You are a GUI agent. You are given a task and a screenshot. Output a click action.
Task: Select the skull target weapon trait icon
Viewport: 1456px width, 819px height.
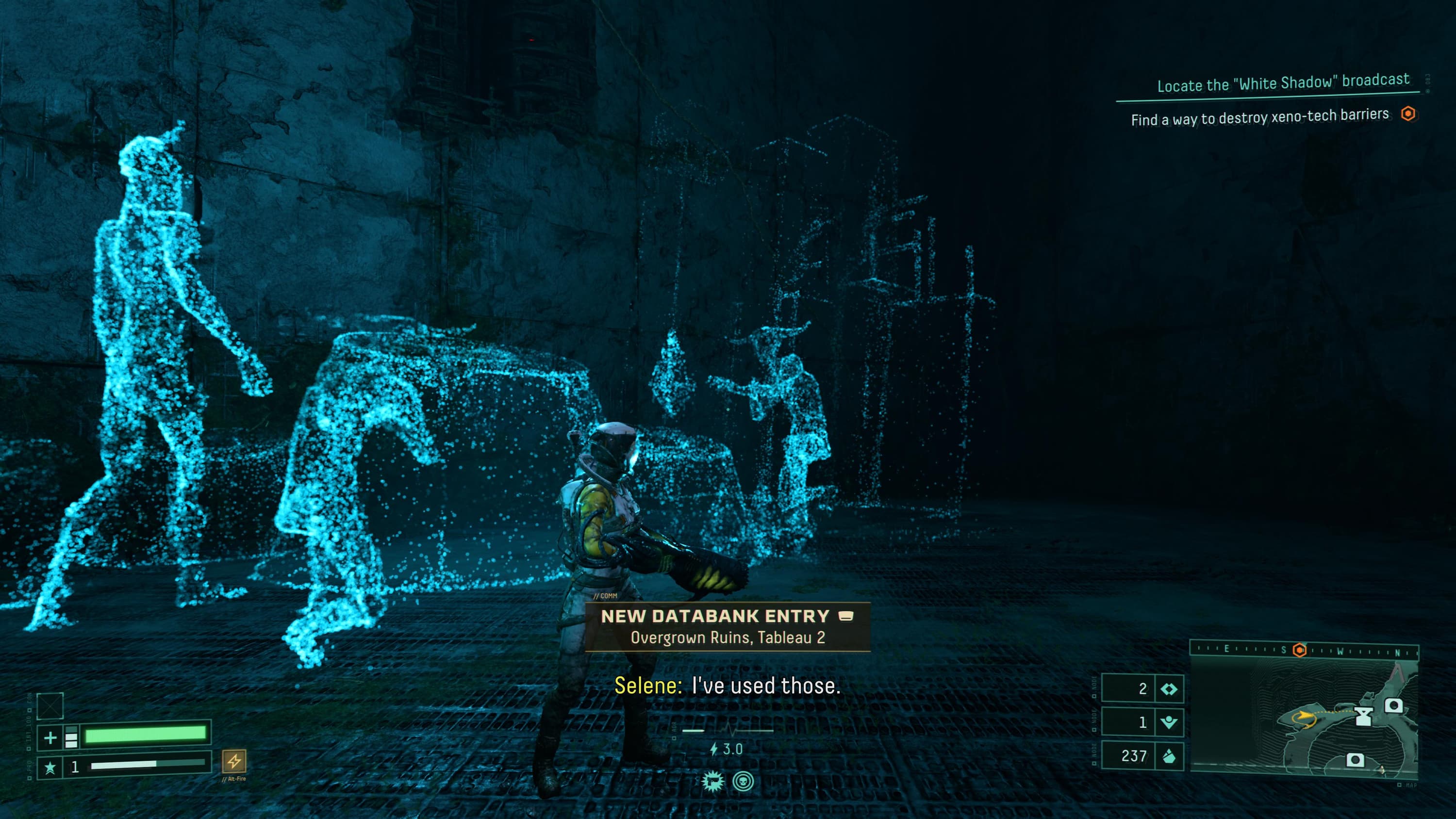click(x=743, y=782)
